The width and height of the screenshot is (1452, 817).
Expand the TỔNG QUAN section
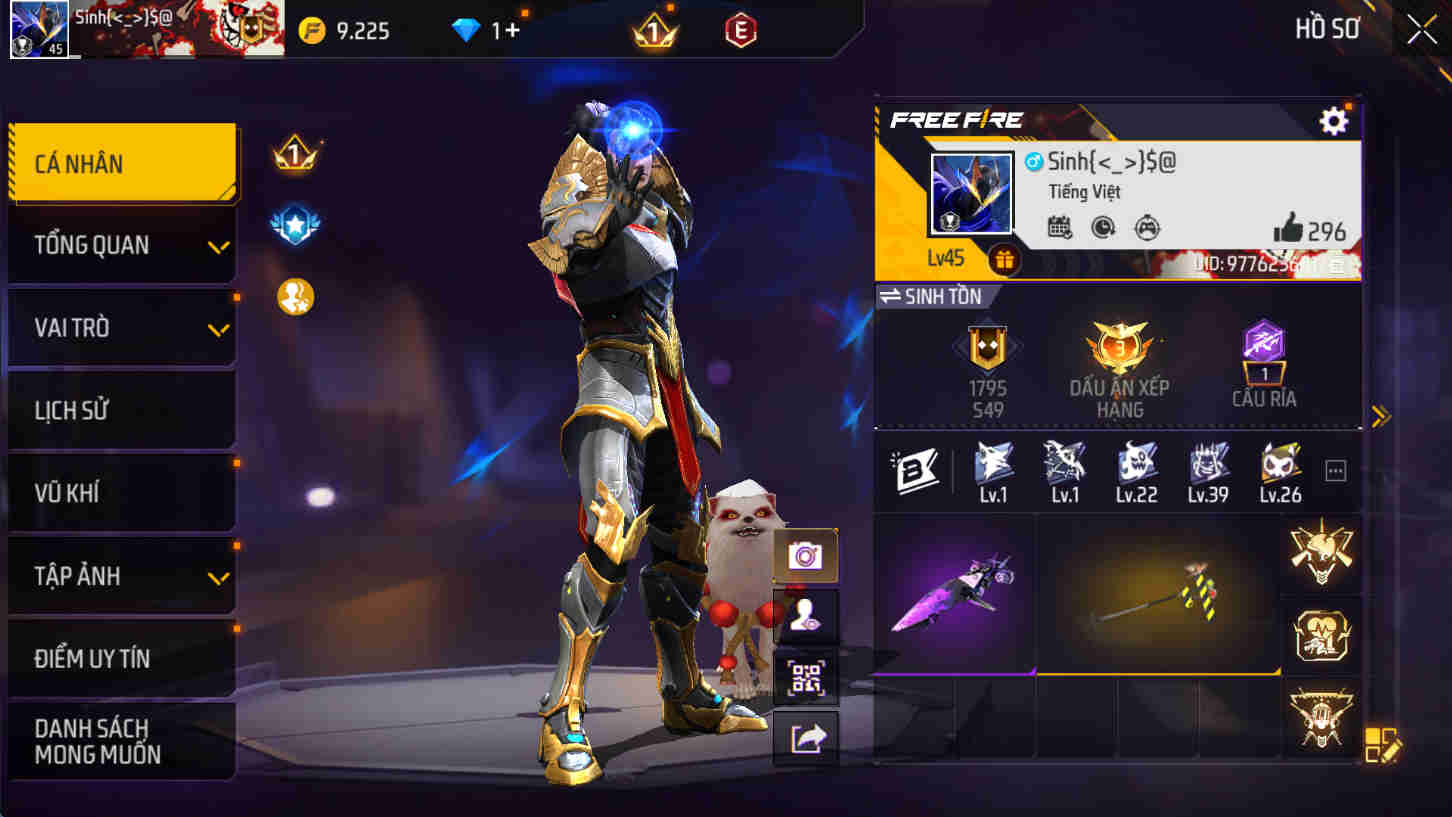pos(120,245)
